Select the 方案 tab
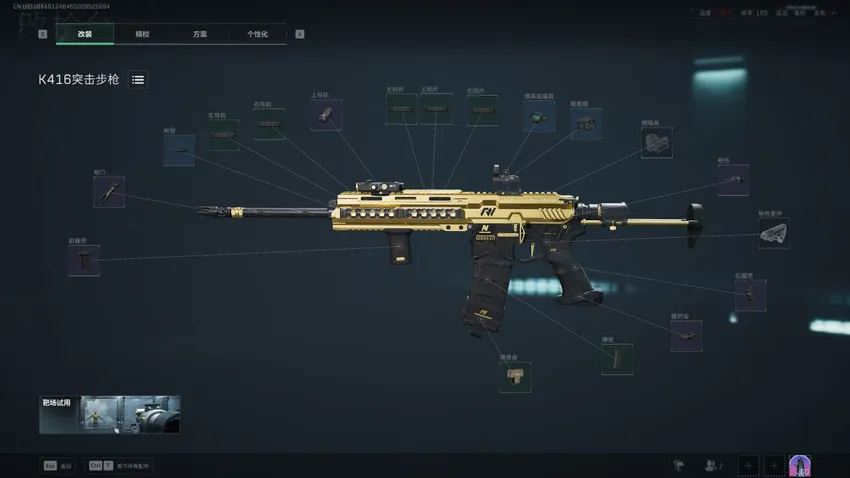 (200, 34)
